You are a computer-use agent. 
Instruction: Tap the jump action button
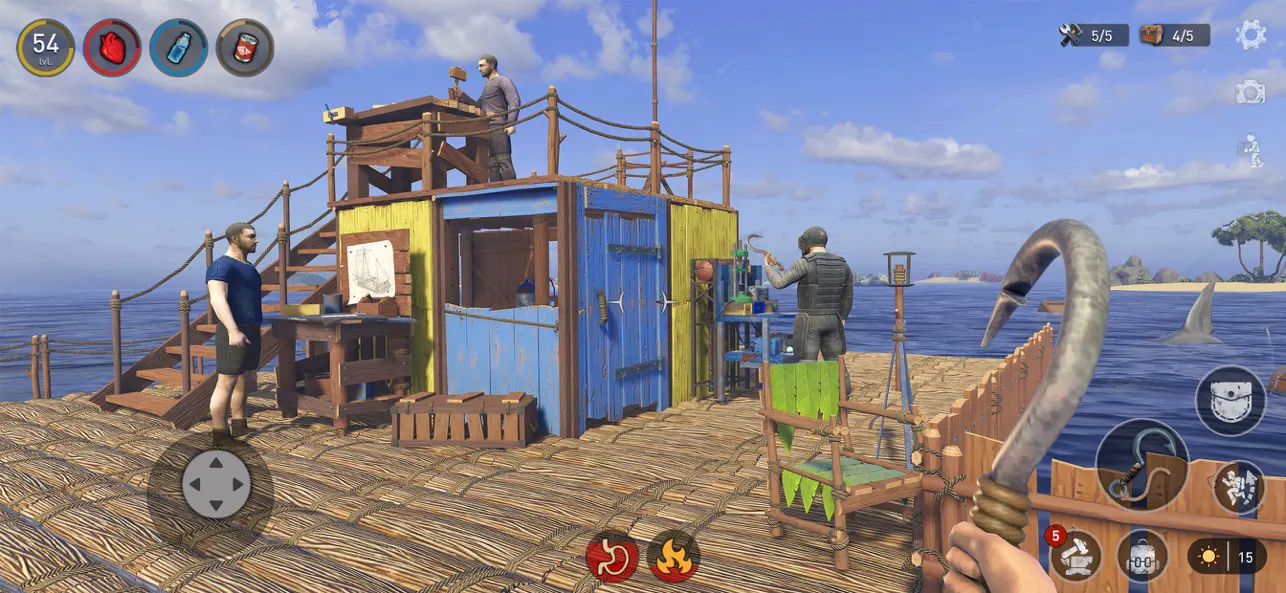point(1238,487)
